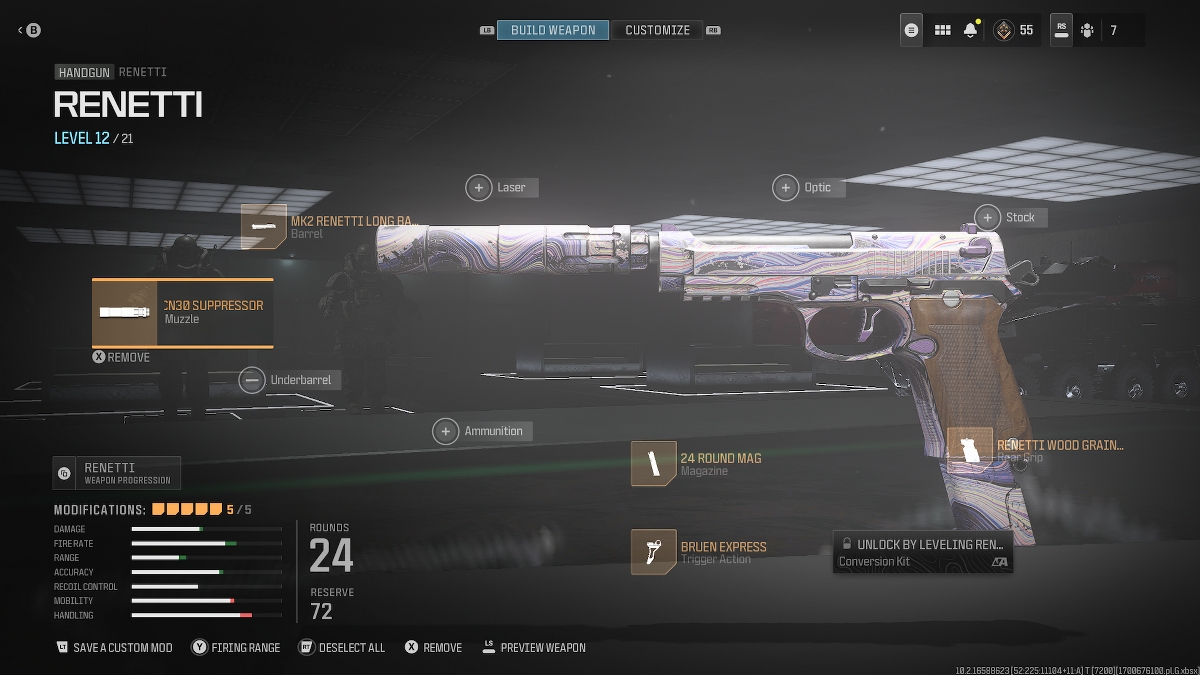Switch to the Customize tab
This screenshot has height=675, width=1200.
[x=657, y=30]
